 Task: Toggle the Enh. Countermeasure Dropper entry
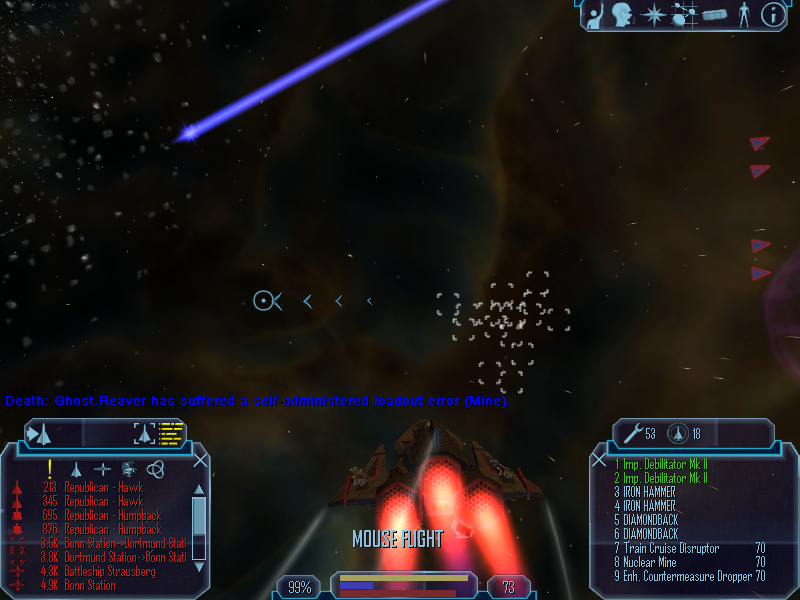point(682,576)
